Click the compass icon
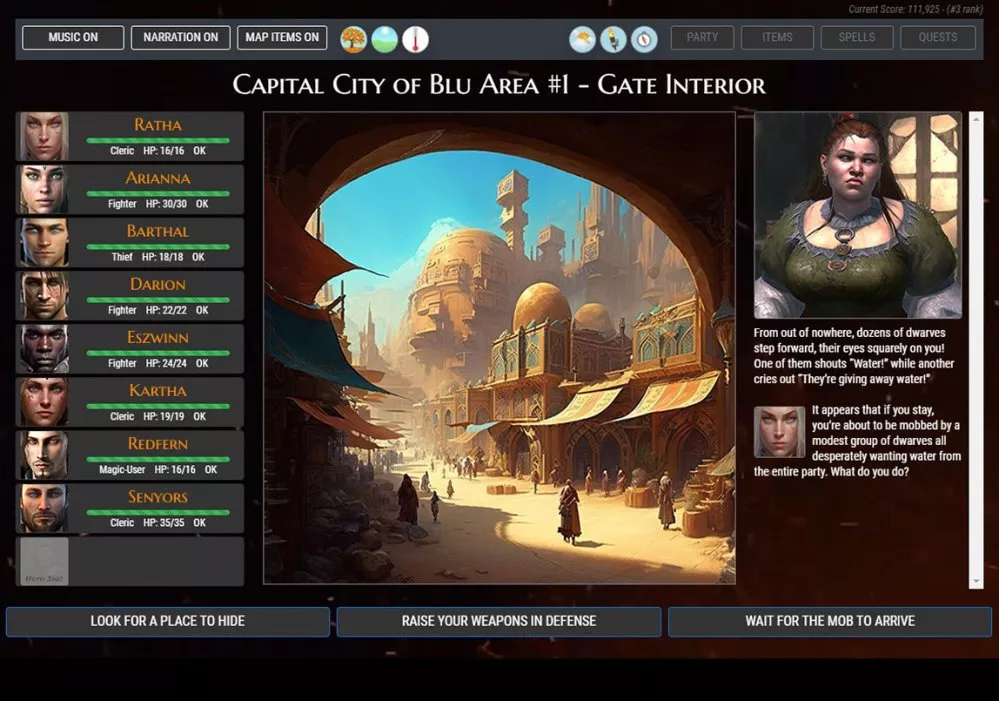This screenshot has width=999, height=701. (644, 40)
